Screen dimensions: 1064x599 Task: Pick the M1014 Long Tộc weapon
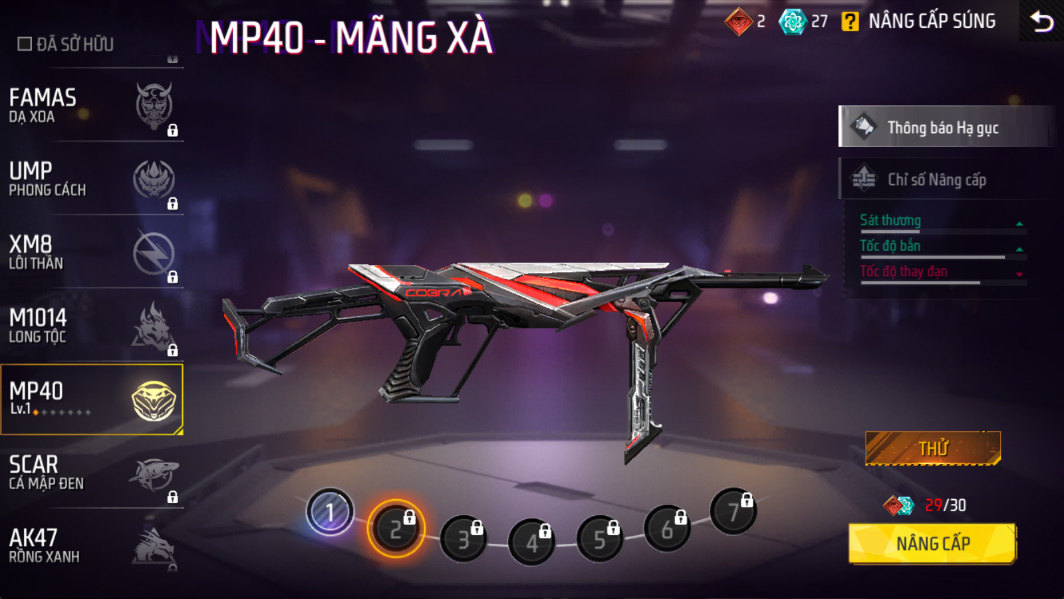point(91,325)
